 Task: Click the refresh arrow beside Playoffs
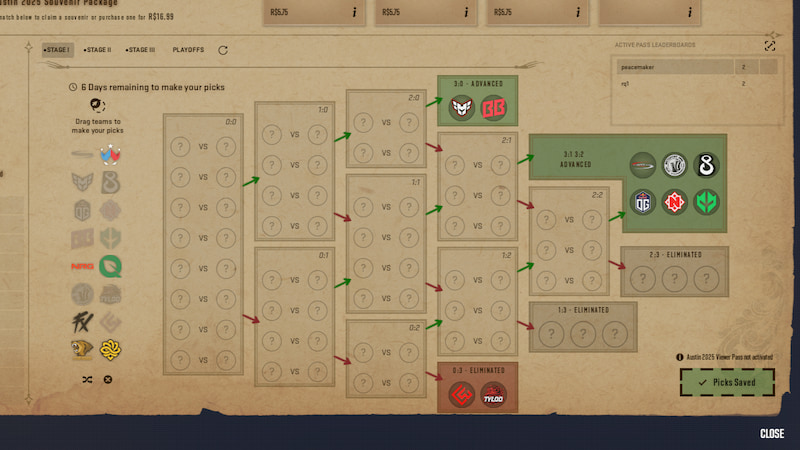[223, 50]
